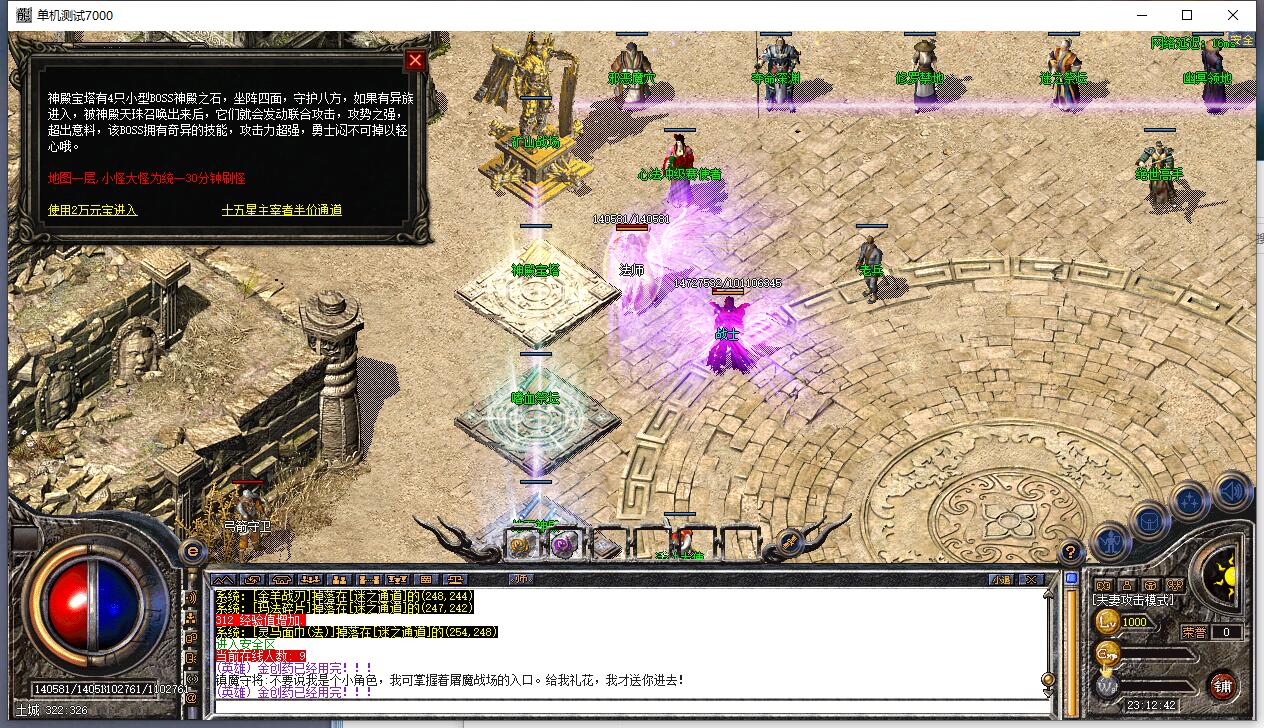Toggle the sound speaker button
Screen dimensions: 1264x728
pos(1233,491)
